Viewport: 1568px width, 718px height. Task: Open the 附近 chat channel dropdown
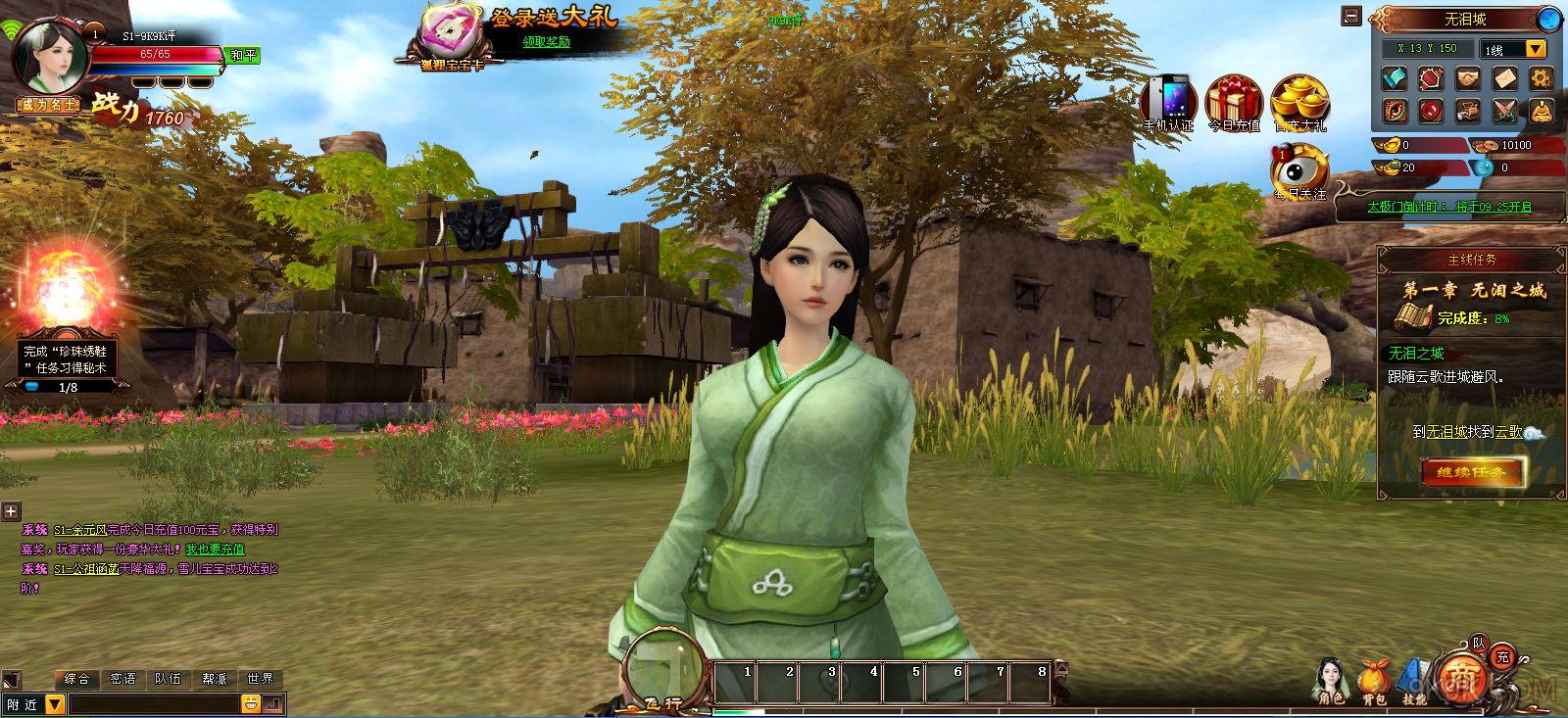55,703
